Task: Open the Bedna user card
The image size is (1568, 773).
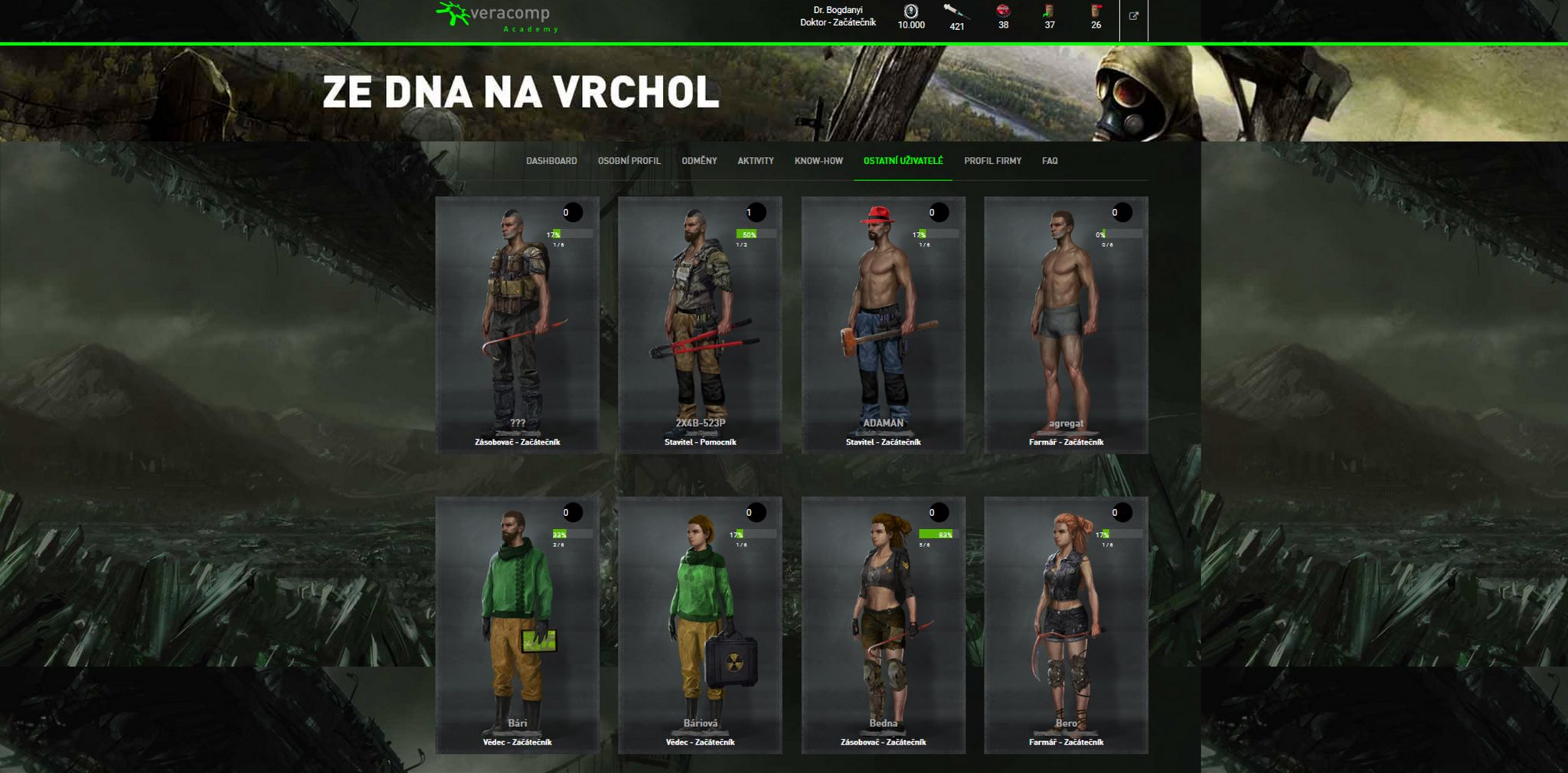Action: point(883,625)
